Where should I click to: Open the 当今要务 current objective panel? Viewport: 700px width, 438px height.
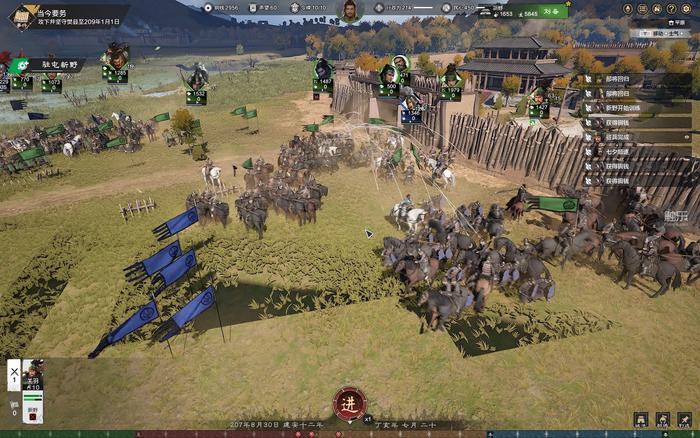pos(60,16)
